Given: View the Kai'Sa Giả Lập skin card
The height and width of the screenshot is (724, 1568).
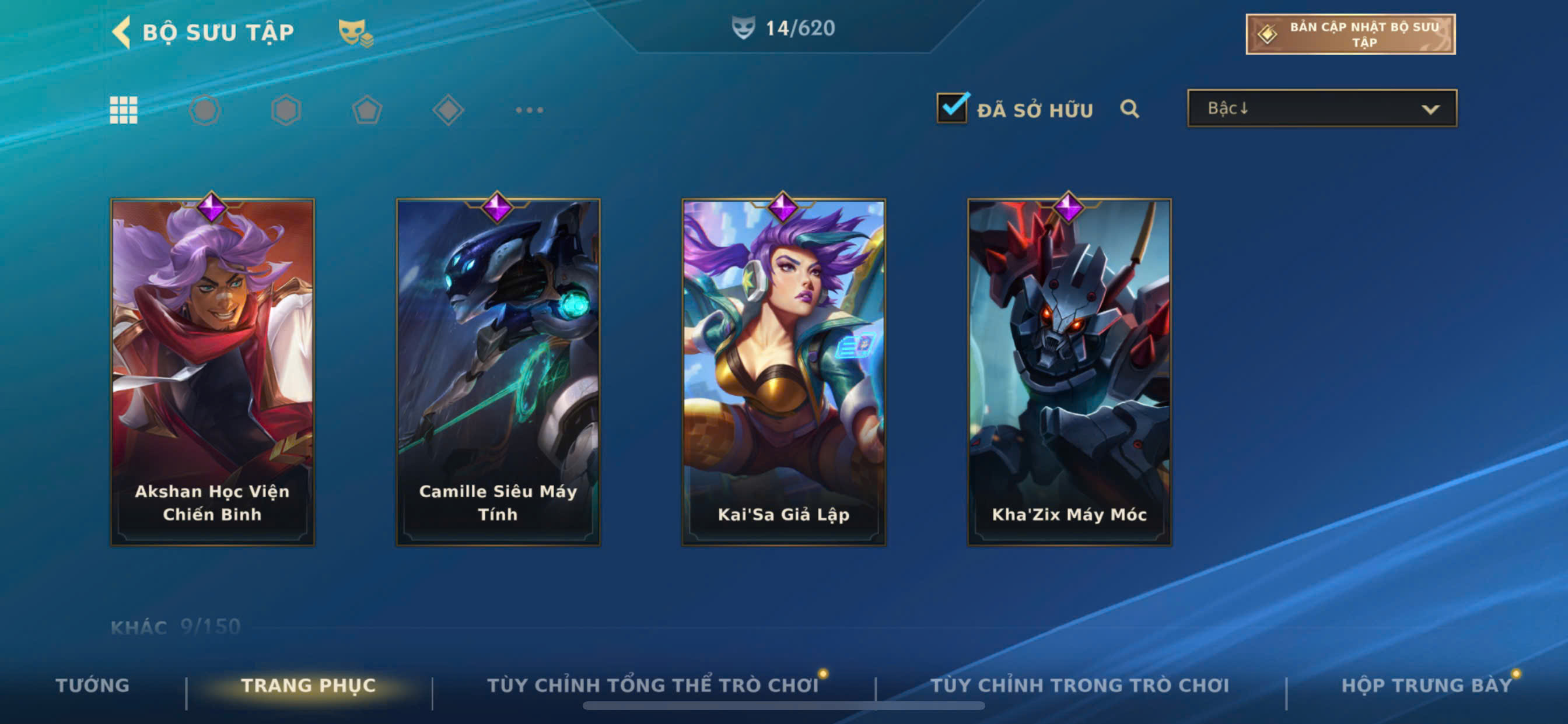Looking at the screenshot, I should pyautogui.click(x=783, y=371).
